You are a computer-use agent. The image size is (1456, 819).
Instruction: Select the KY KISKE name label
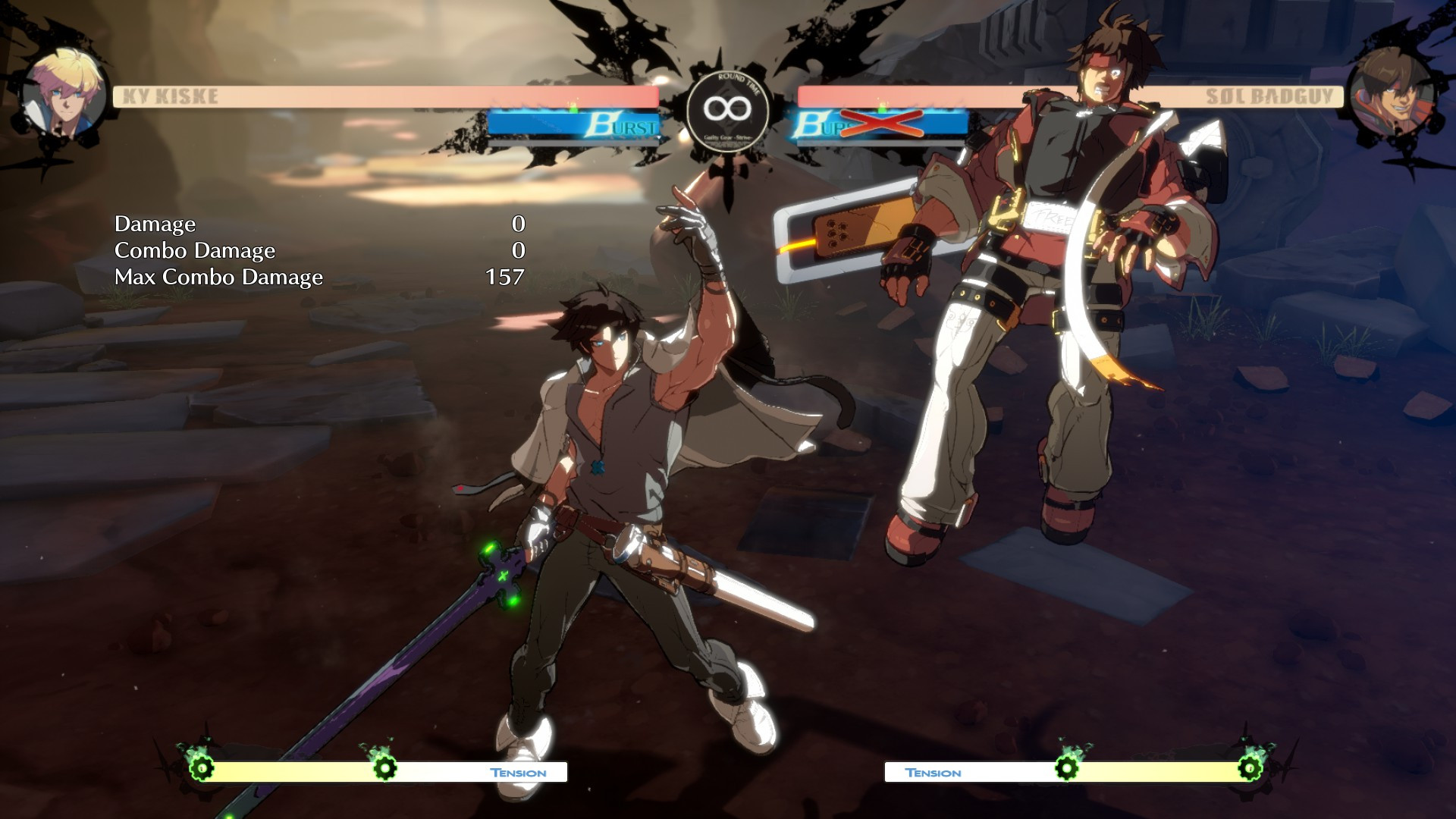click(168, 94)
